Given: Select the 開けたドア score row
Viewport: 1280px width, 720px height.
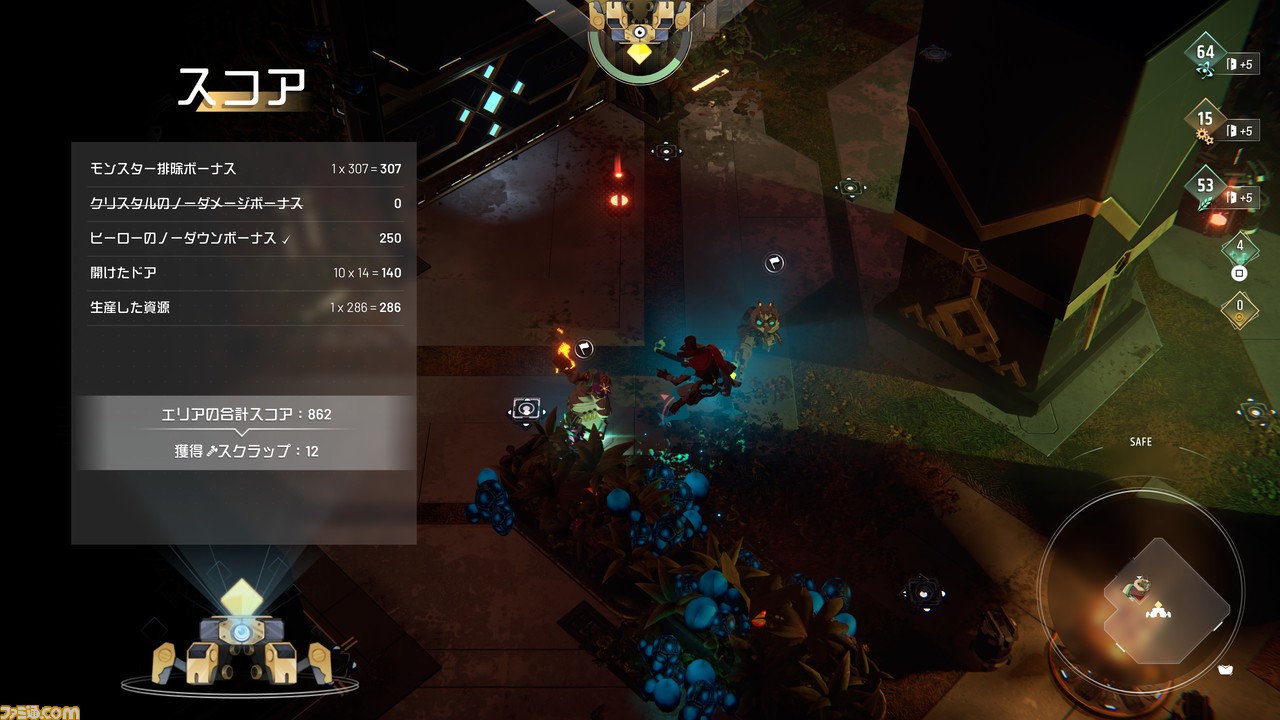Looking at the screenshot, I should pyautogui.click(x=245, y=273).
